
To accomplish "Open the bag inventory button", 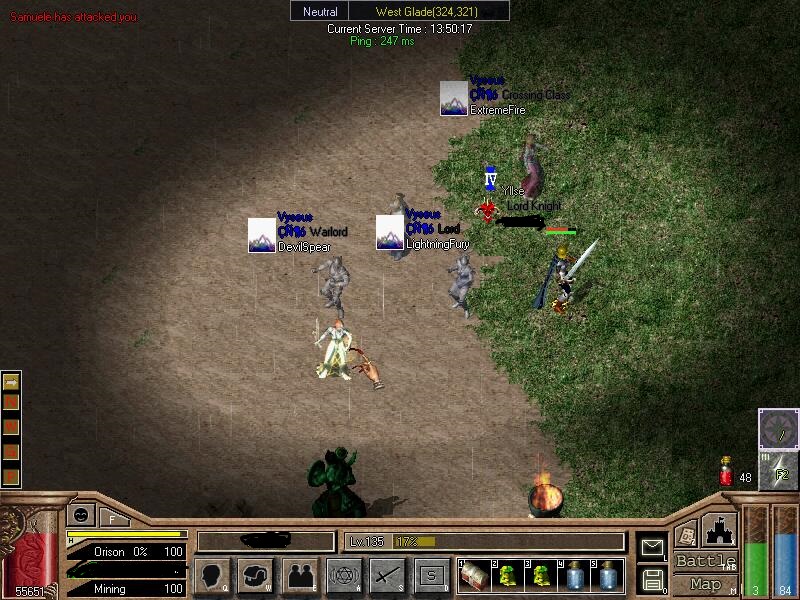I will [255, 575].
